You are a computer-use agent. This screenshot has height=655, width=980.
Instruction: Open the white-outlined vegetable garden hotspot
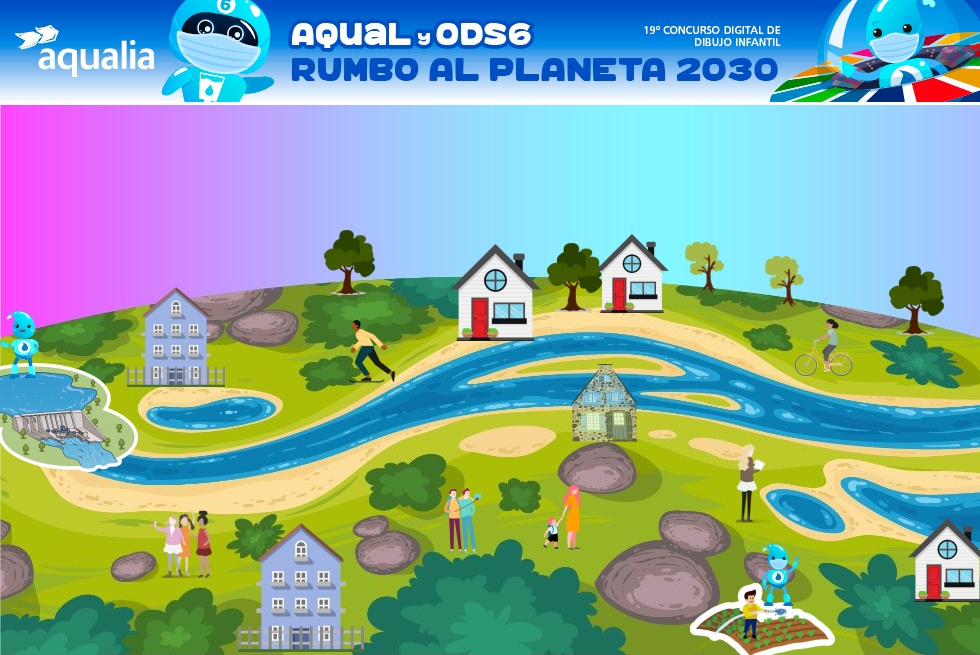[764, 621]
